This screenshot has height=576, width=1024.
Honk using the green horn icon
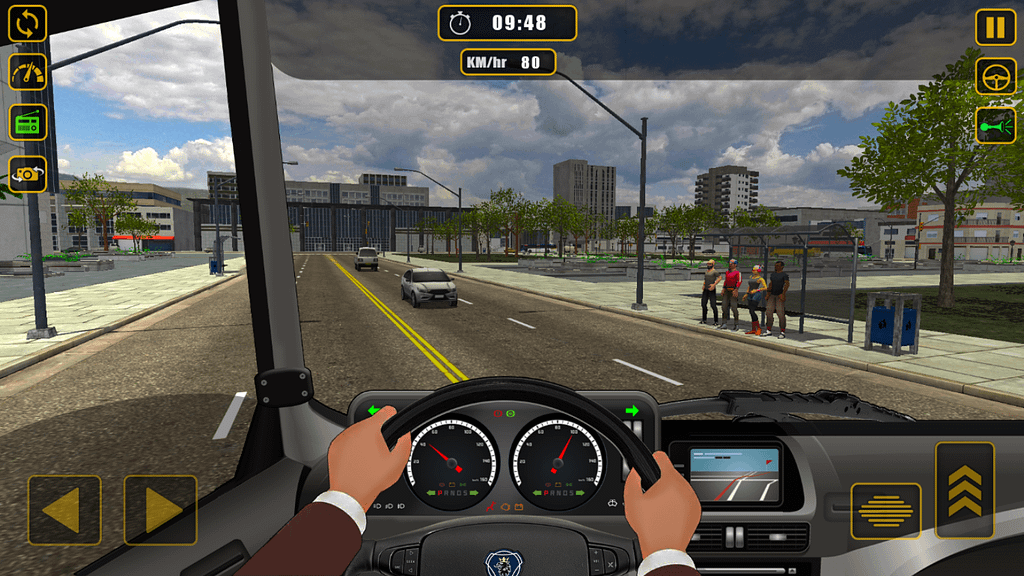coord(995,125)
